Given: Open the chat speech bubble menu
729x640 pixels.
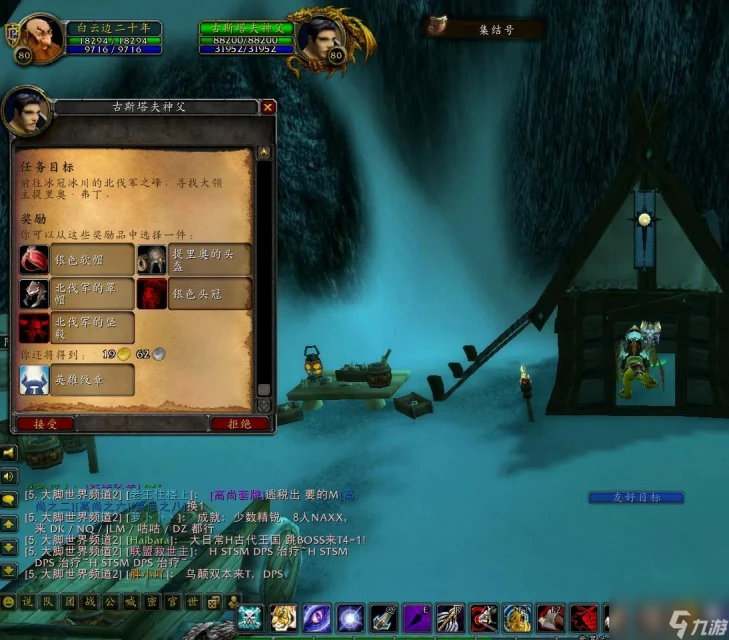Looking at the screenshot, I should pos(9,498).
